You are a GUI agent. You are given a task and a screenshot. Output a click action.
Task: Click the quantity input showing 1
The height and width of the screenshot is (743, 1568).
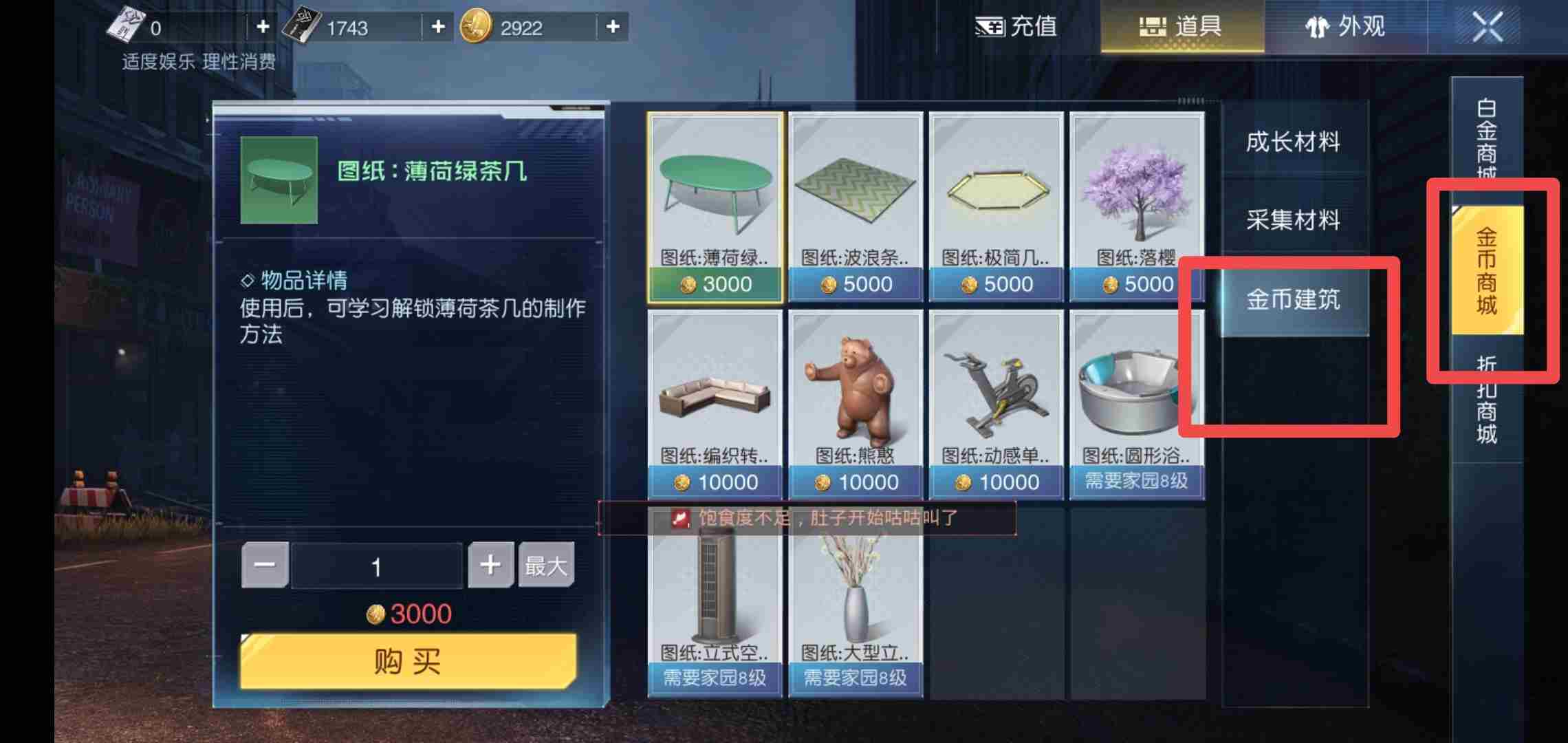[377, 564]
